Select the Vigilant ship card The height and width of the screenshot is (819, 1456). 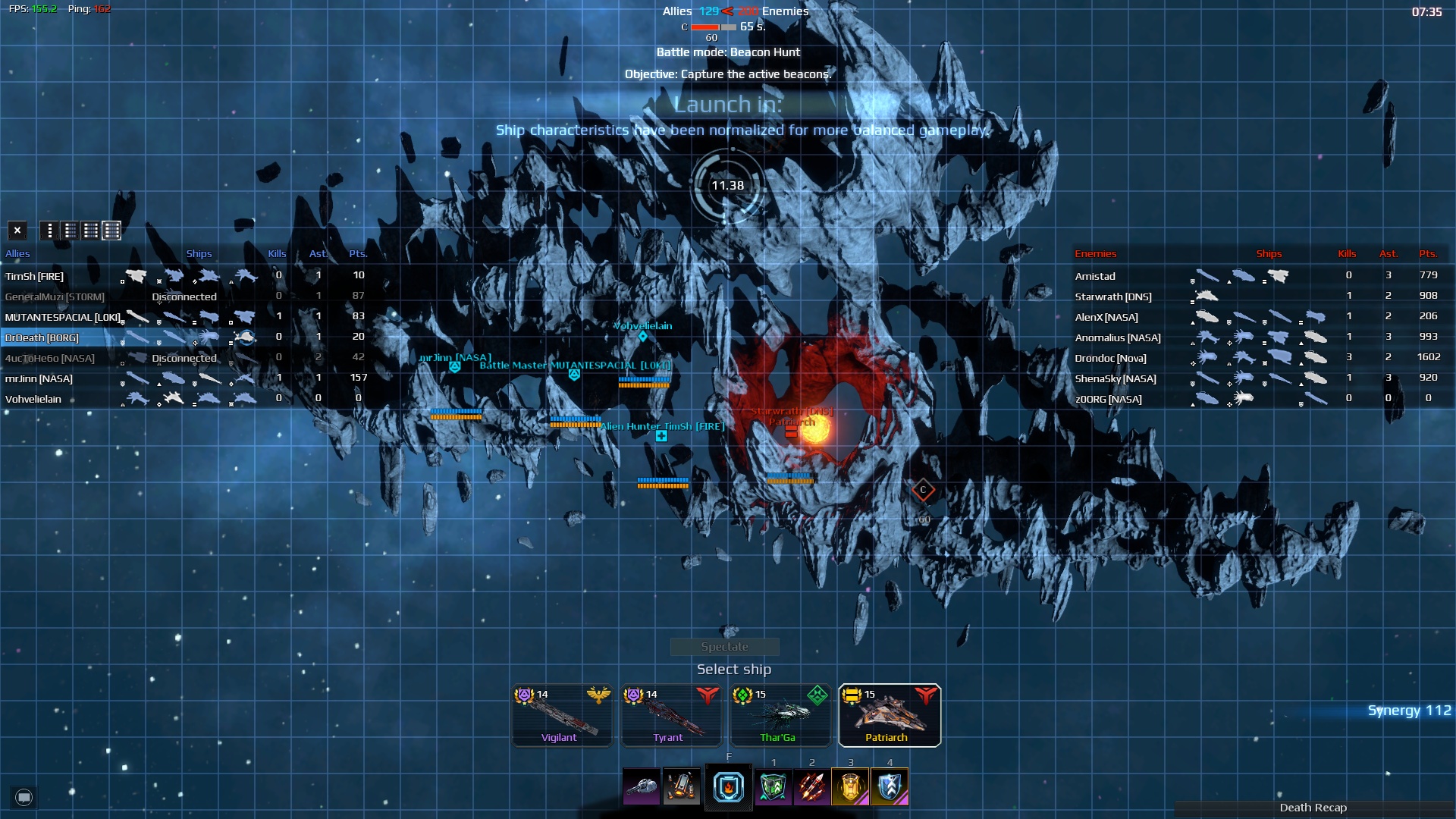coord(561,714)
